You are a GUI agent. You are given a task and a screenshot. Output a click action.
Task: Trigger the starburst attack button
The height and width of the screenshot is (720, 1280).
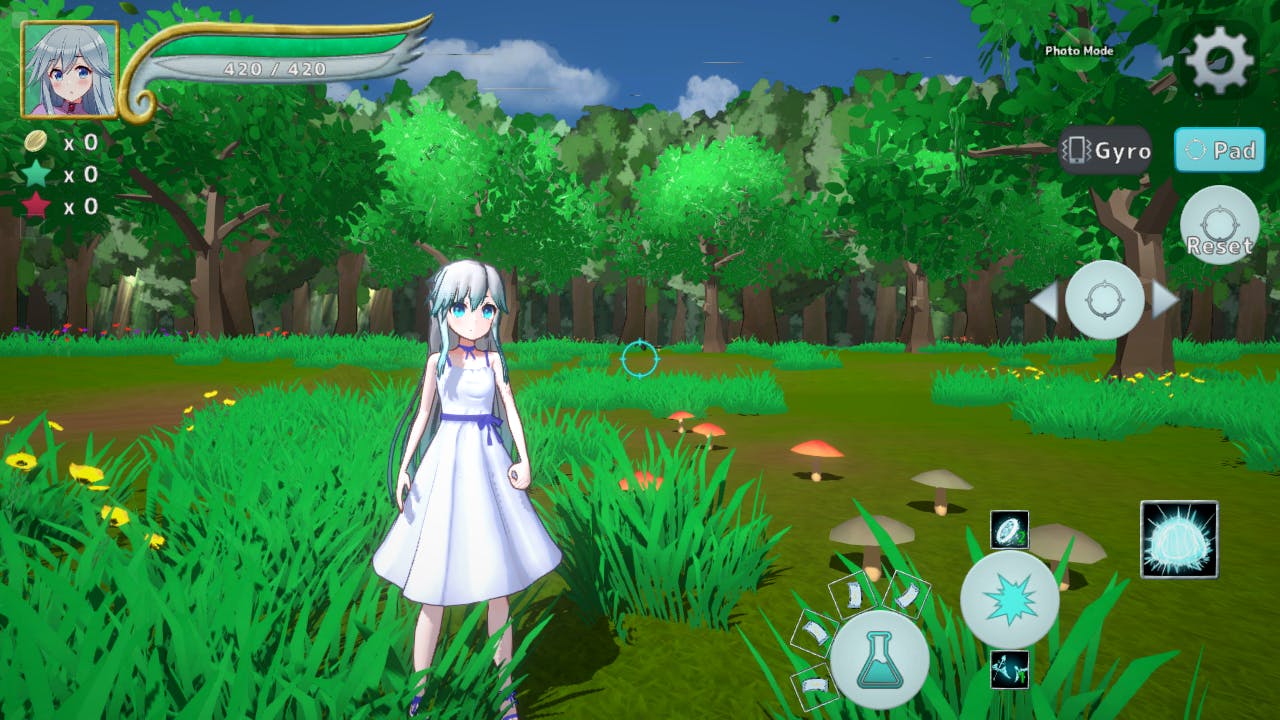pos(1009,599)
